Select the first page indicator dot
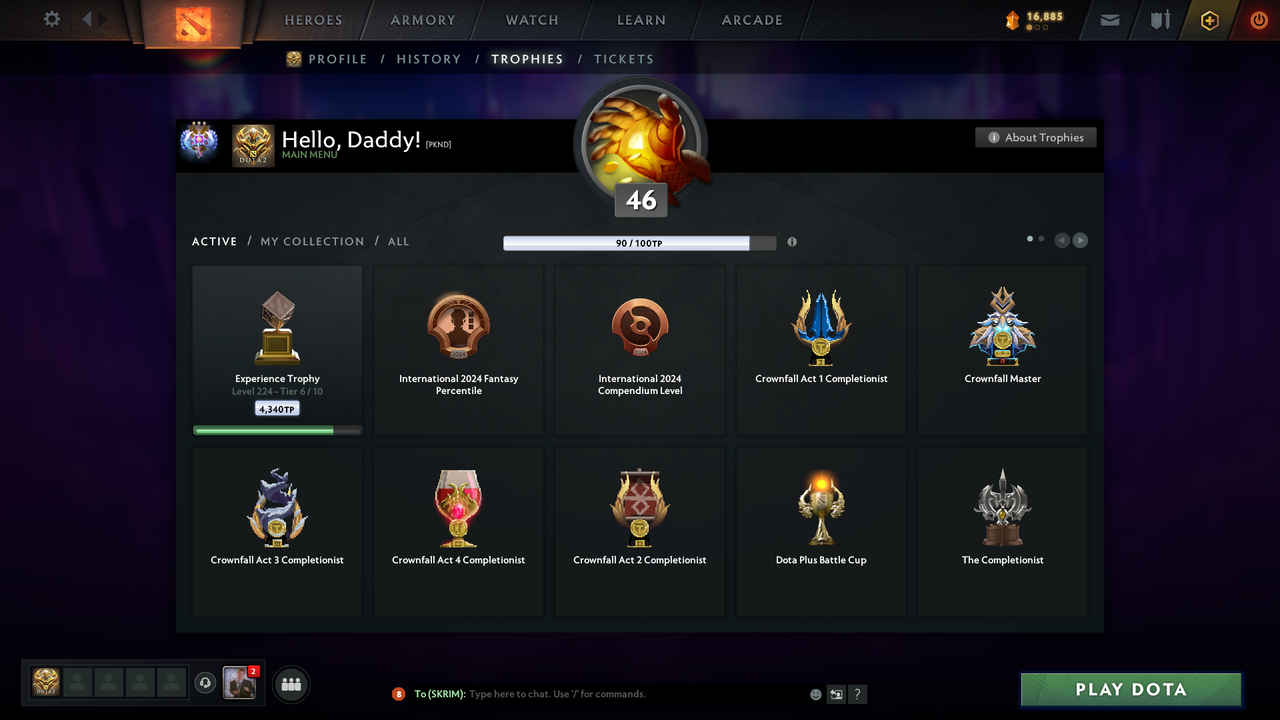This screenshot has height=720, width=1280. click(1029, 239)
